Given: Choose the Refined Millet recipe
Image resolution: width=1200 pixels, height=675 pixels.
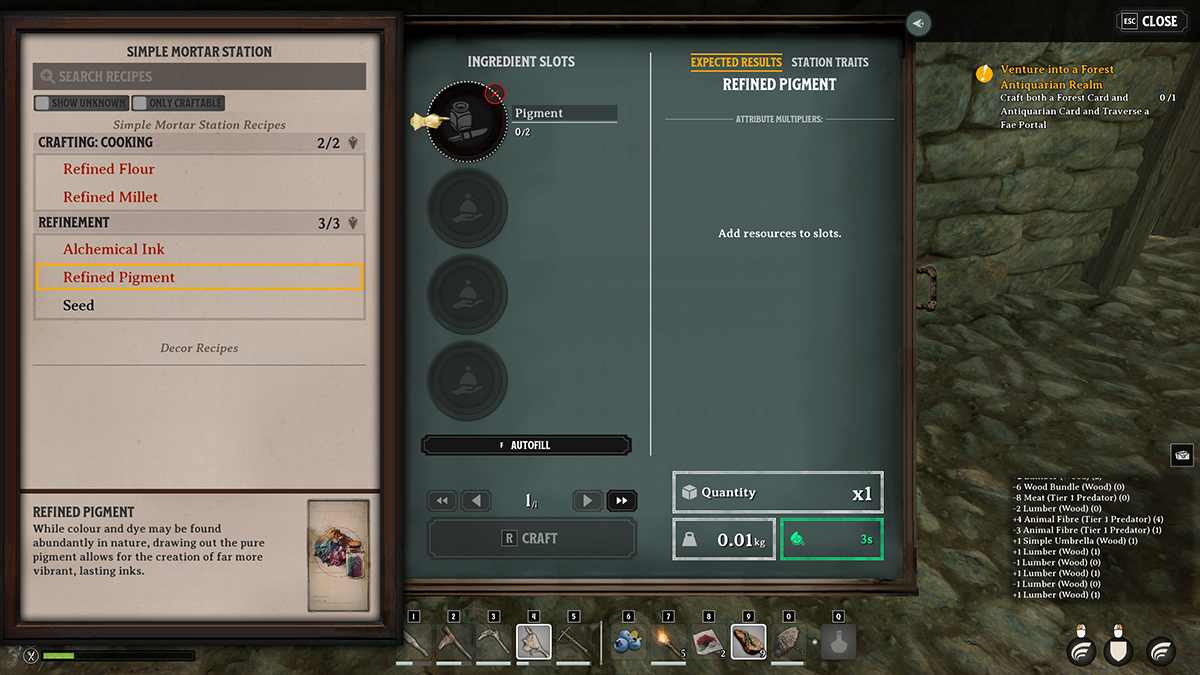Looking at the screenshot, I should click(111, 197).
